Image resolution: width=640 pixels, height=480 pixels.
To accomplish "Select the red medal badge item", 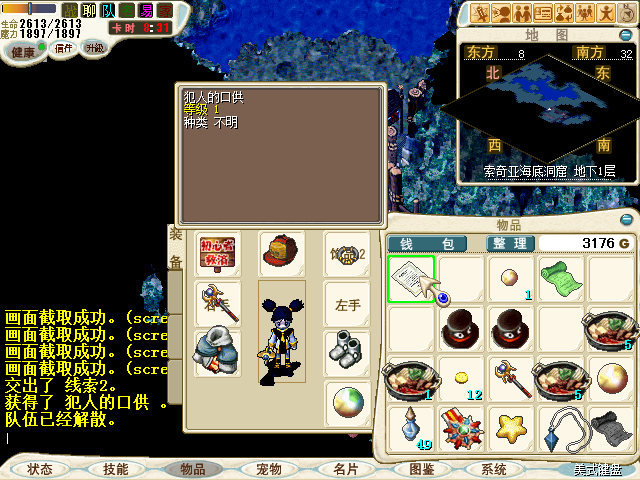I will point(461,427).
